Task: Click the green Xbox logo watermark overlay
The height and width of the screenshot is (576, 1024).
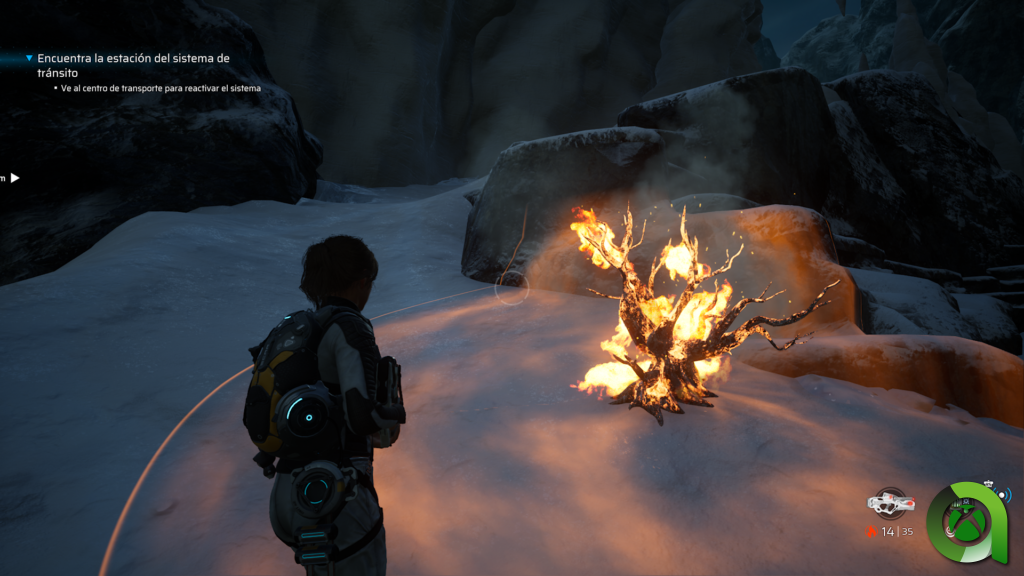Action: point(965,522)
